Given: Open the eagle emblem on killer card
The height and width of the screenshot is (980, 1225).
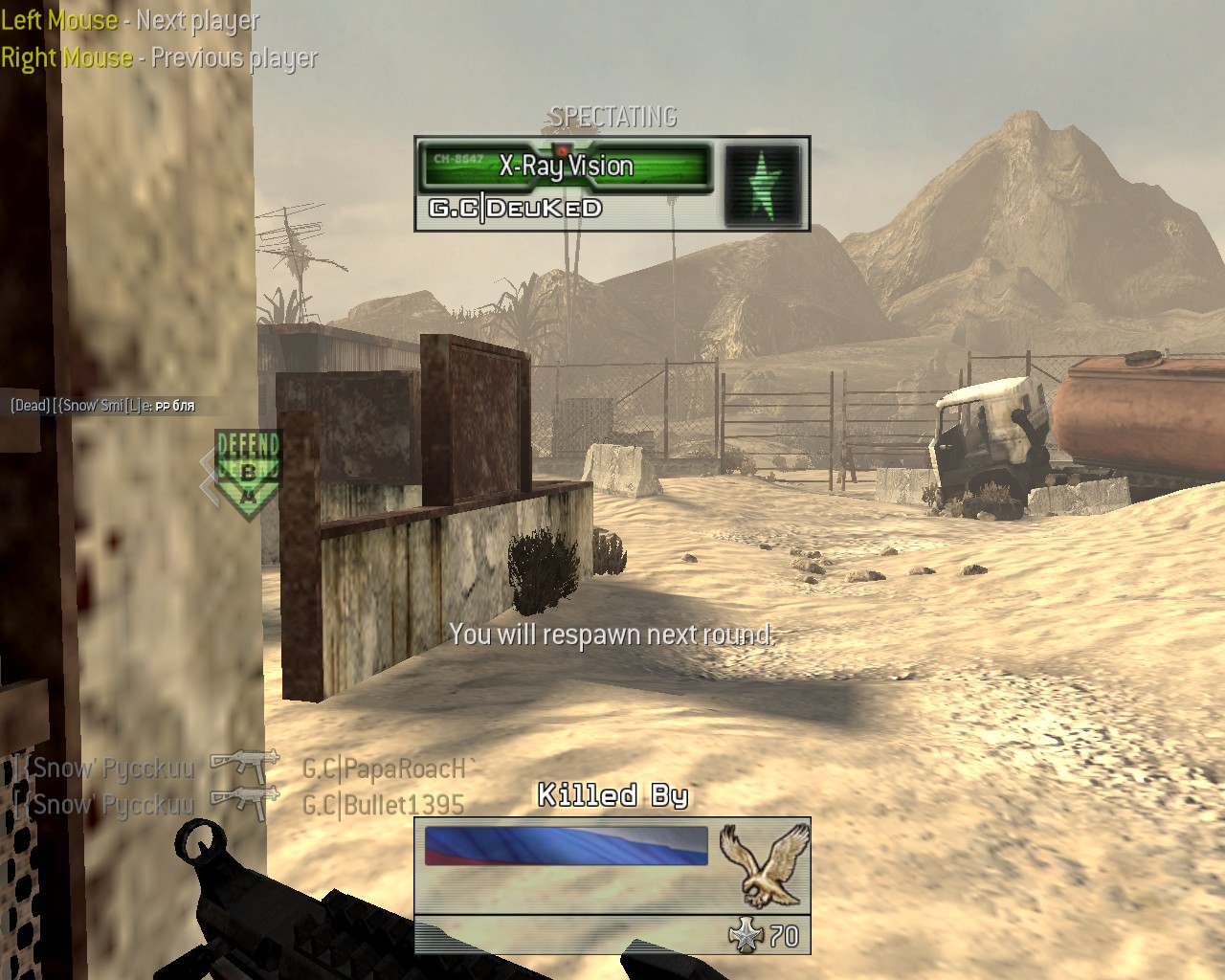Looking at the screenshot, I should point(763,865).
